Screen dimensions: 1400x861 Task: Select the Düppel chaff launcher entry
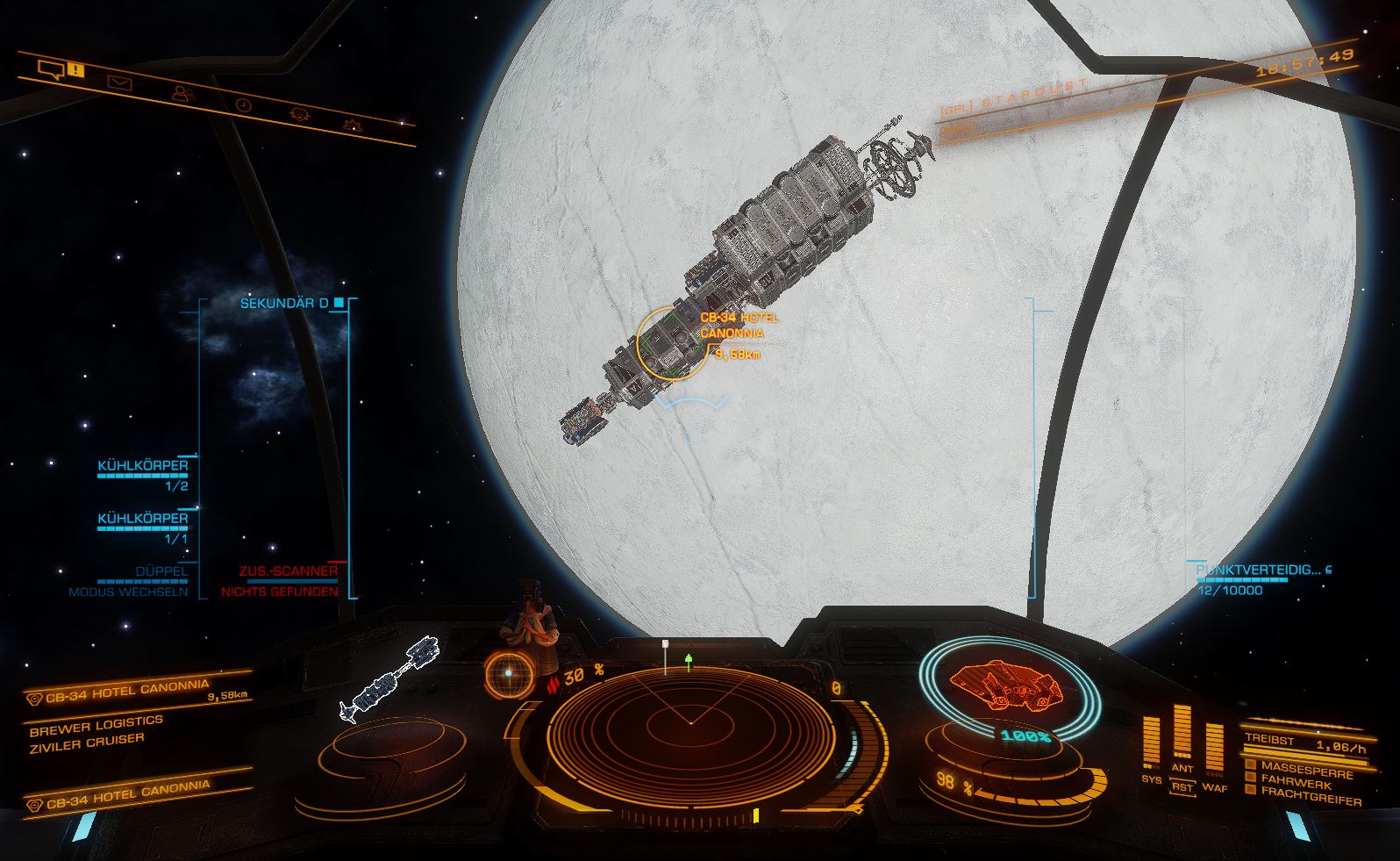[161, 571]
